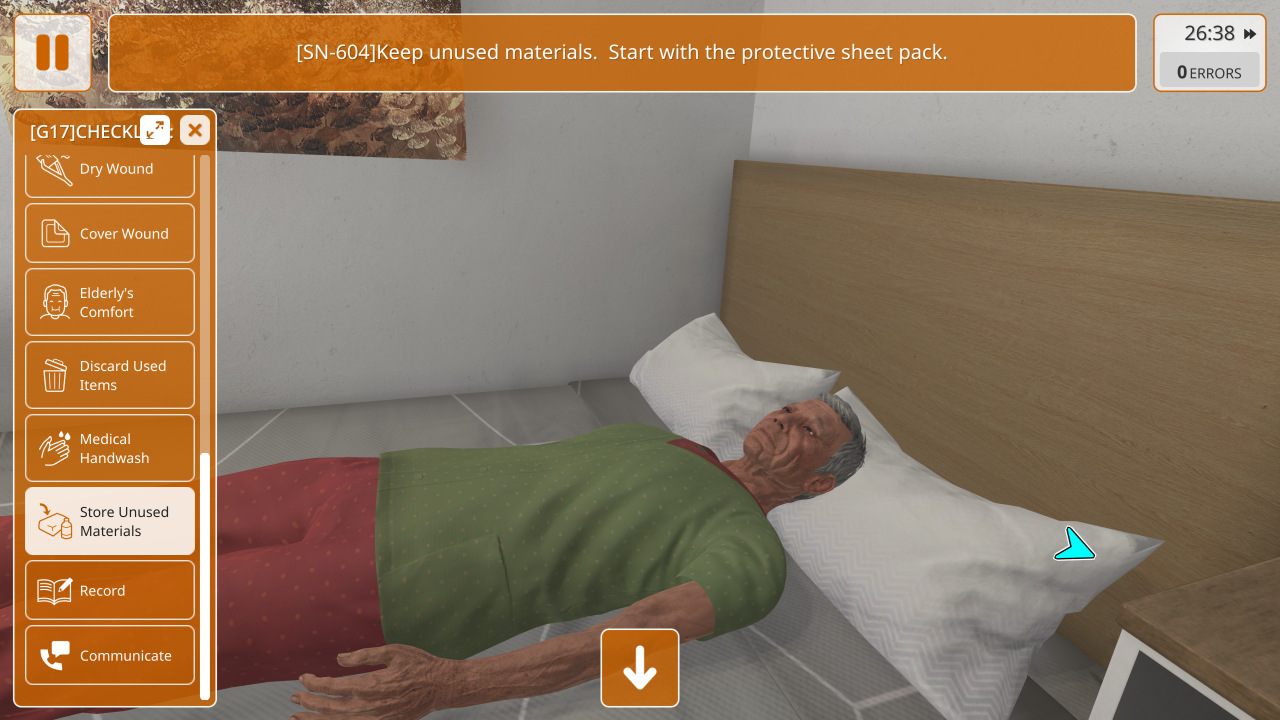Pause the simulation

point(52,53)
